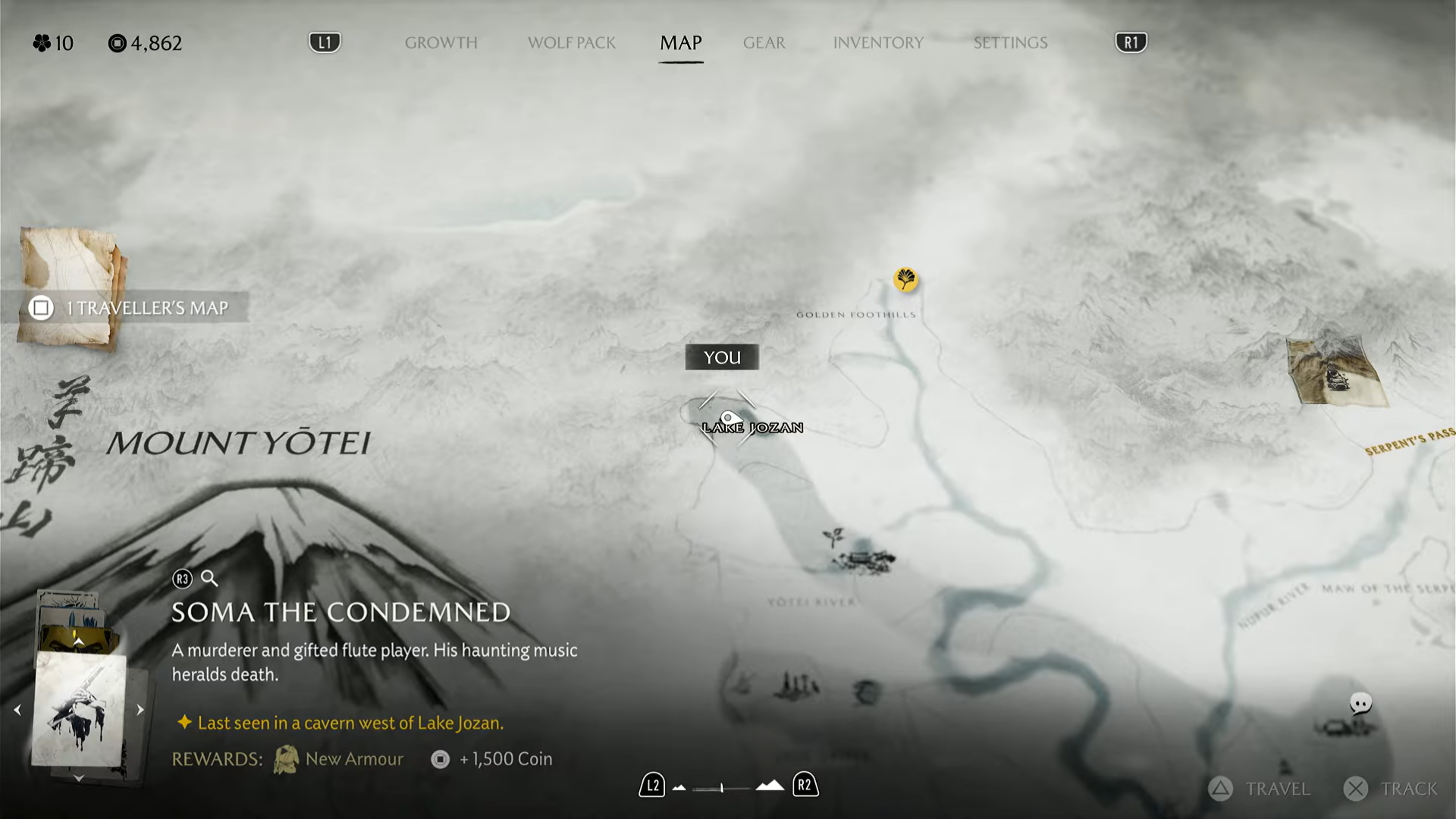Click the Lake Jozan player location marker
Screen dimensions: 1456x819
728,418
